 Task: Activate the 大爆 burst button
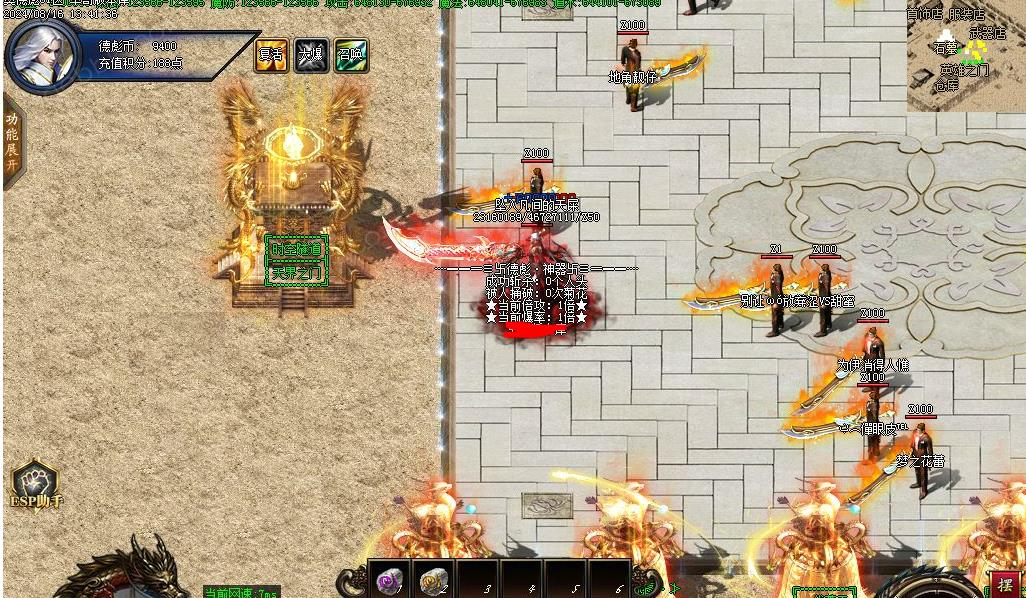[x=311, y=56]
